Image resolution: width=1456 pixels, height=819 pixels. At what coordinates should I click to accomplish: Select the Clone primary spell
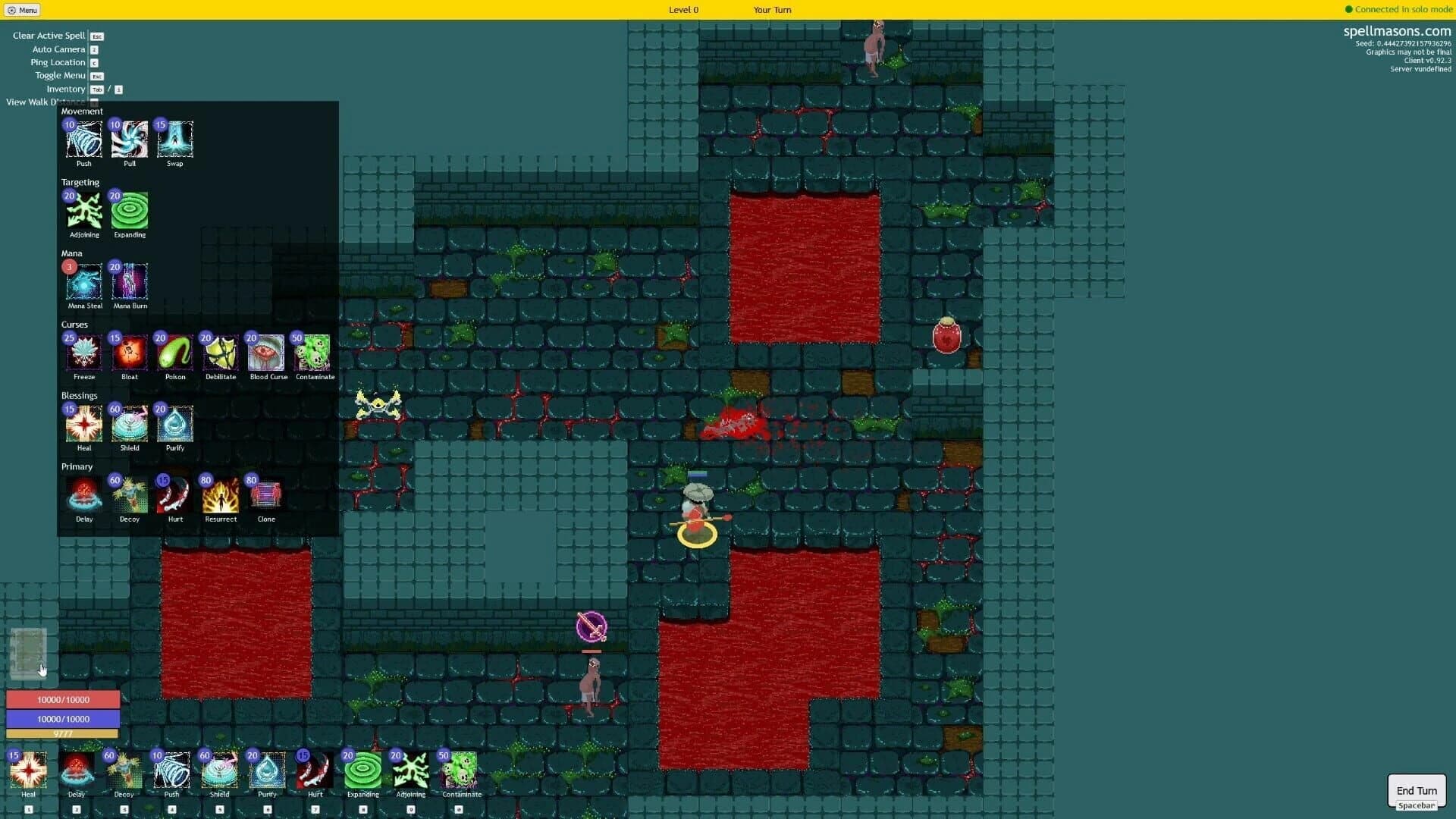click(x=265, y=496)
